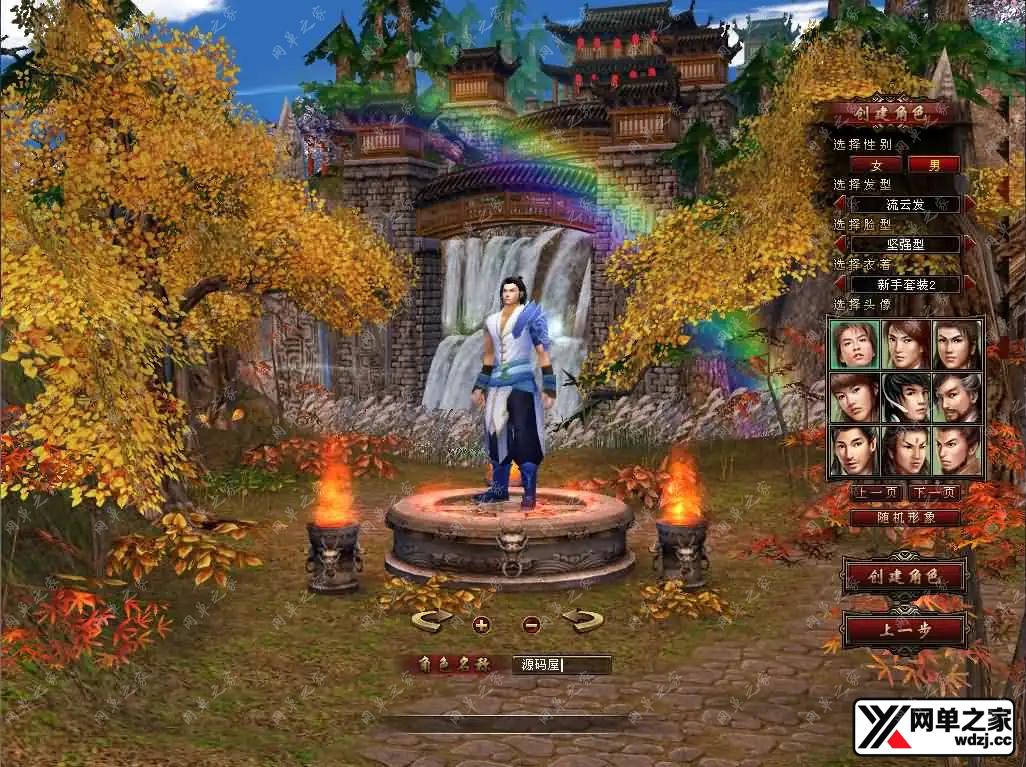Screen dimensions: 1026x767
Task: Switch to the next face type after 坚强型
Action: pos(969,244)
